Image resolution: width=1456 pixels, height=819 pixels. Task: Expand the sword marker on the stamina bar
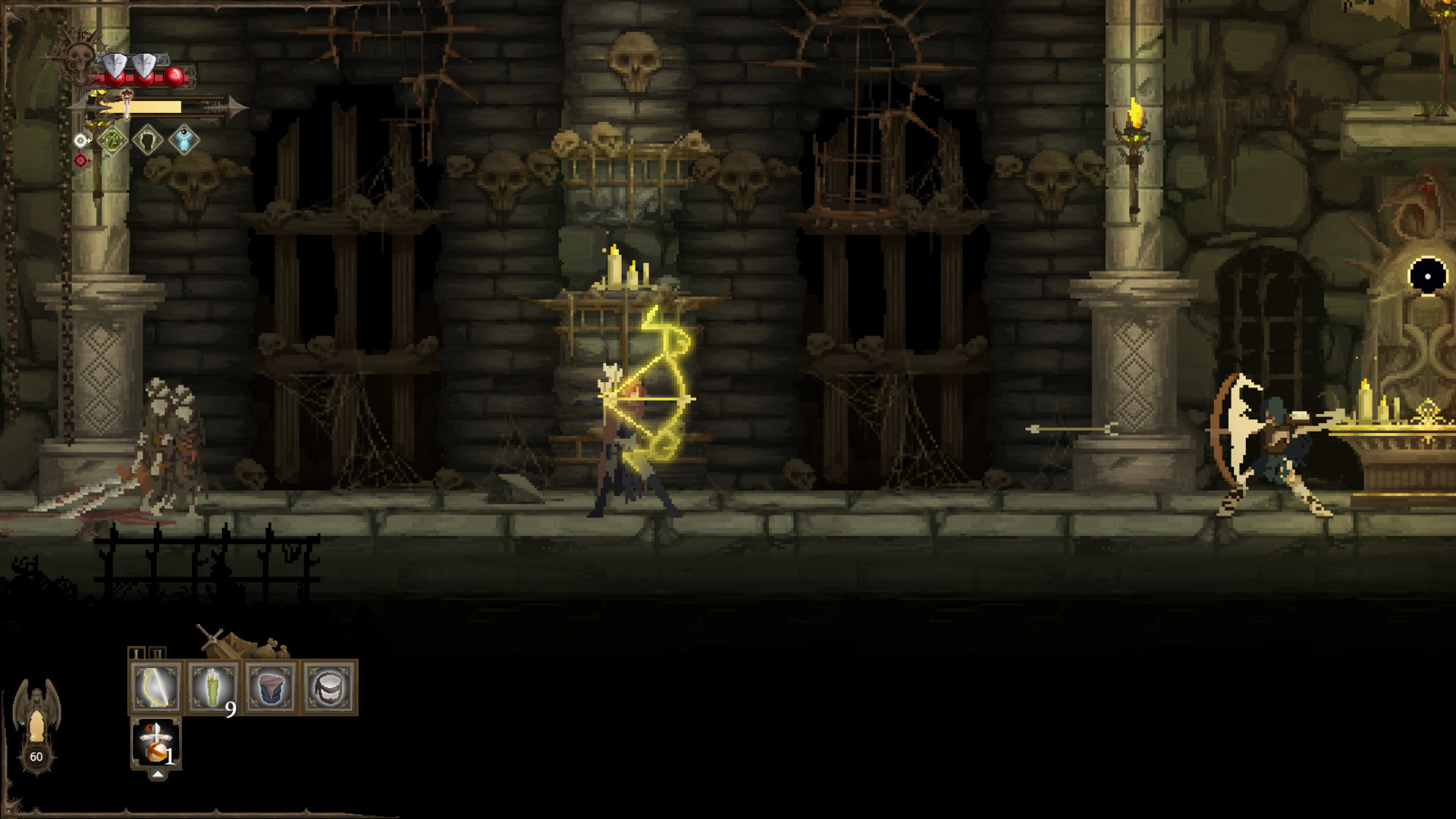(127, 102)
